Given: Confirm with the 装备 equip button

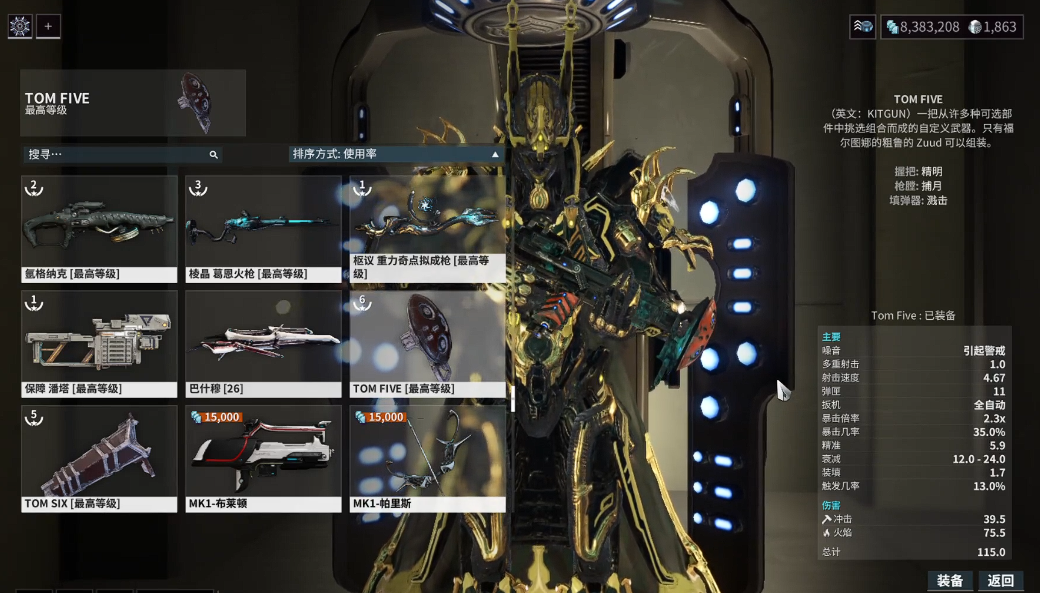Looking at the screenshot, I should coord(950,581).
